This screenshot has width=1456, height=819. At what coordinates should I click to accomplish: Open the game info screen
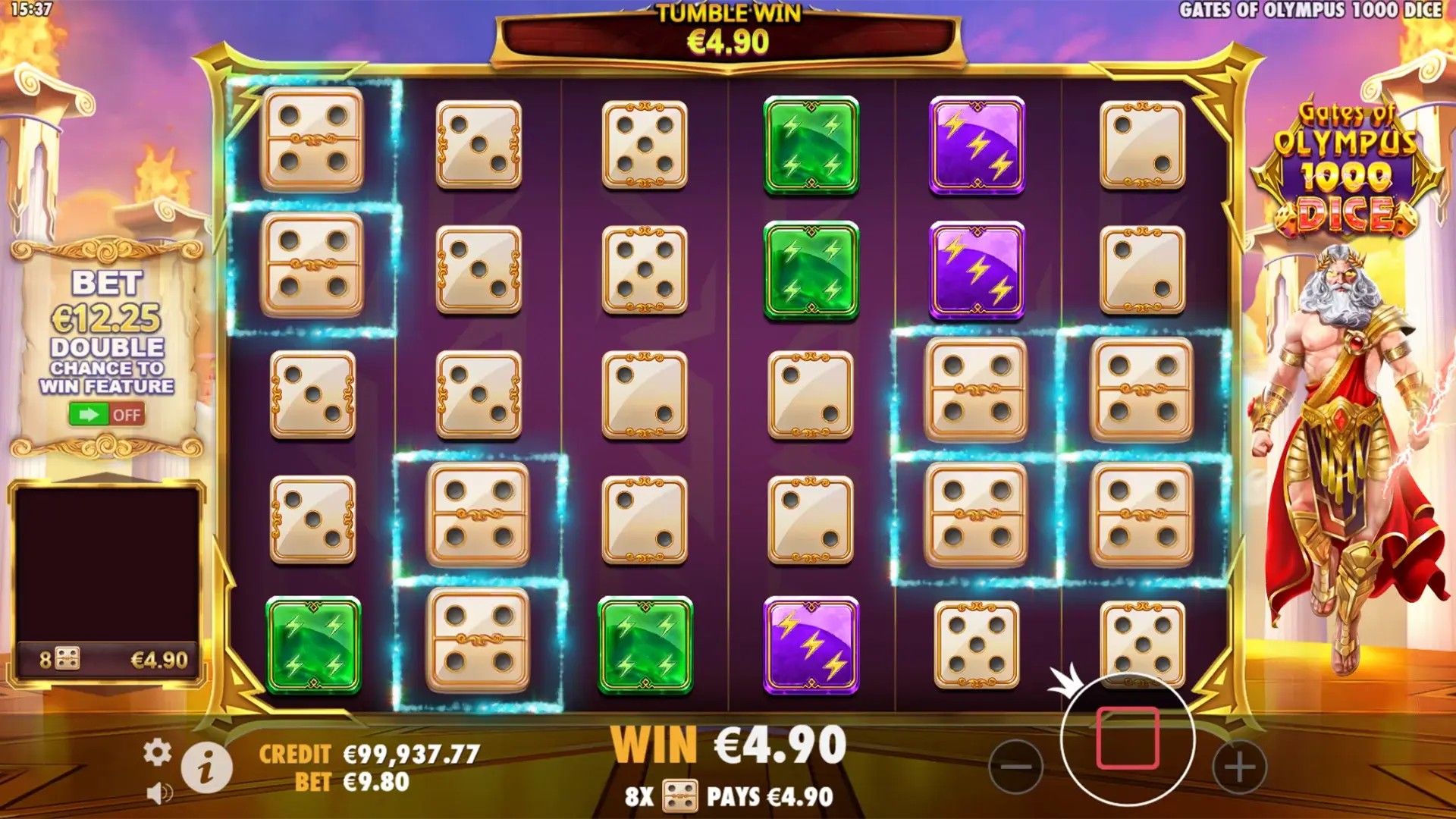pyautogui.click(x=206, y=766)
